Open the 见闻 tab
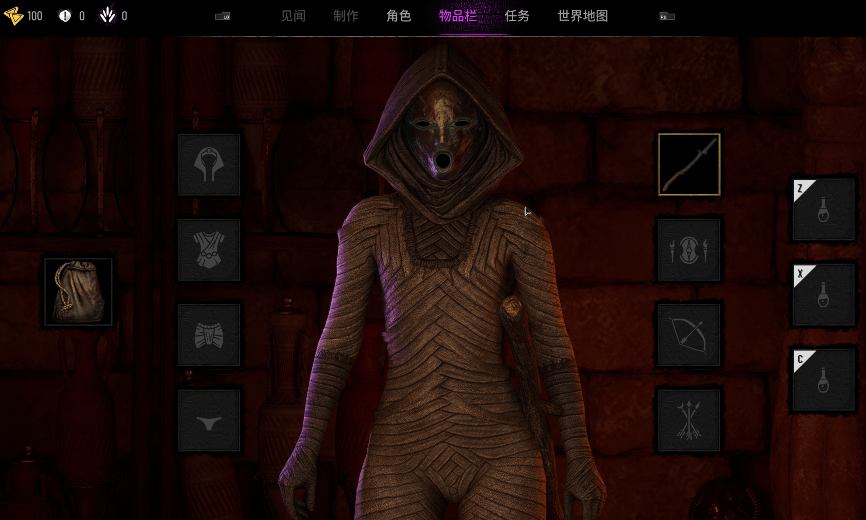The width and height of the screenshot is (866, 520). coord(293,16)
